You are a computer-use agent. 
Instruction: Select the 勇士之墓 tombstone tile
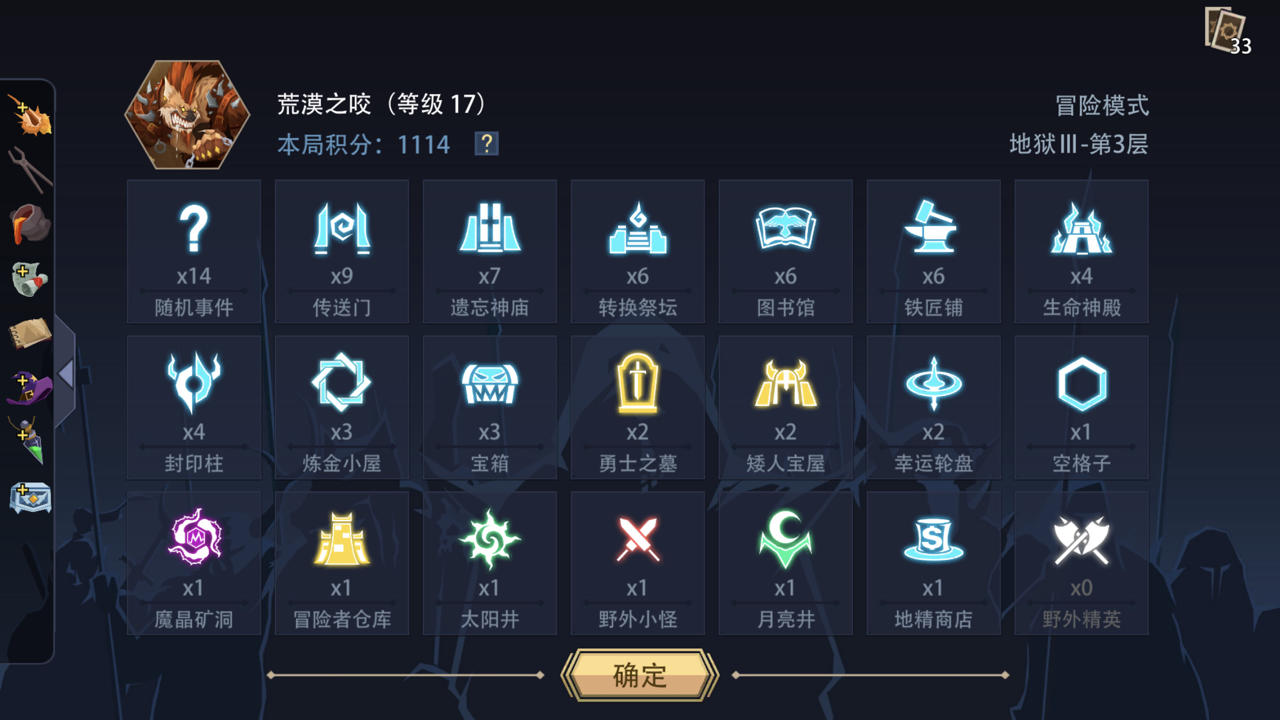[637, 405]
